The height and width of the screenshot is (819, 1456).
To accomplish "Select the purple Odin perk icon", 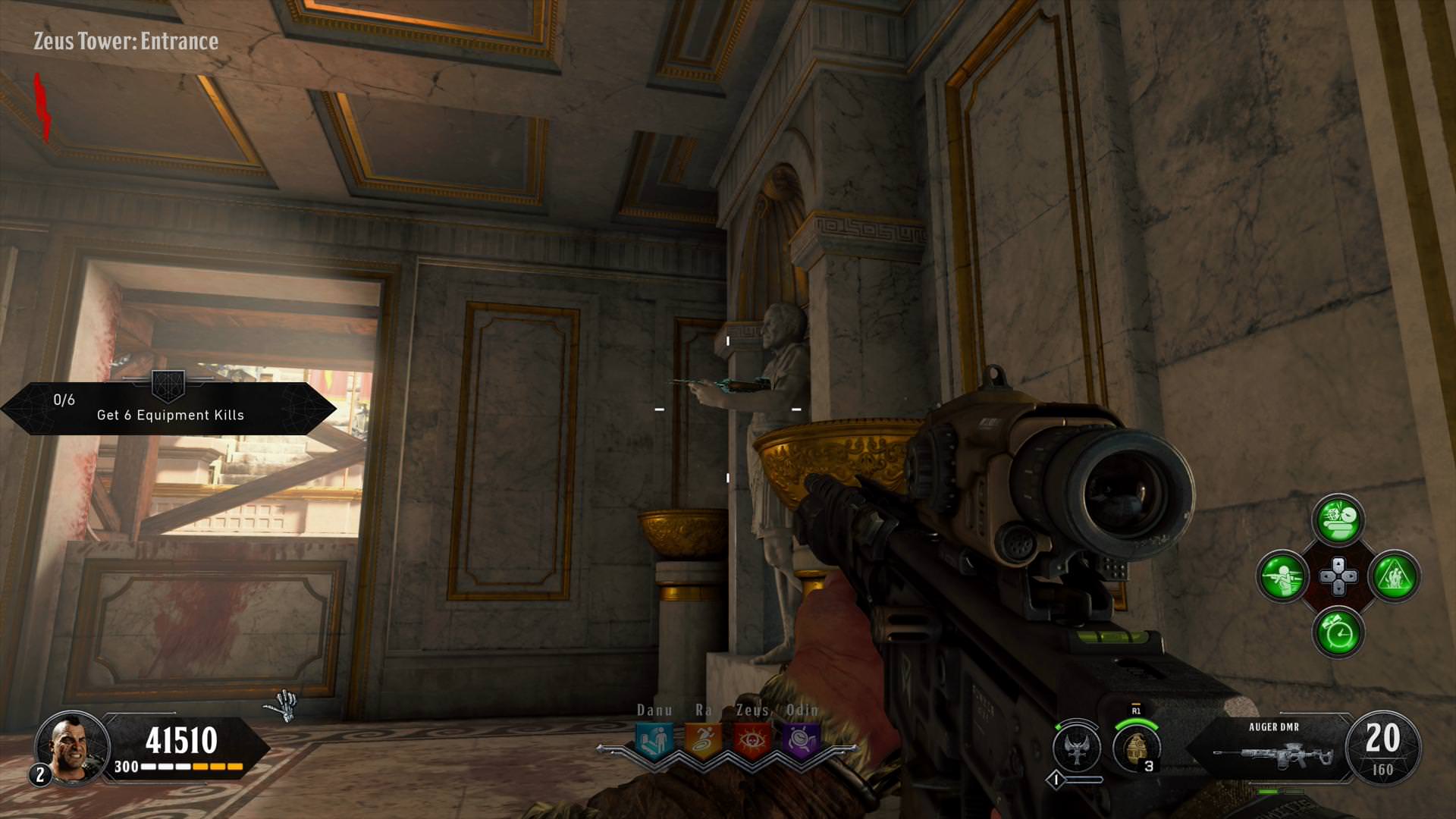I will [x=801, y=739].
